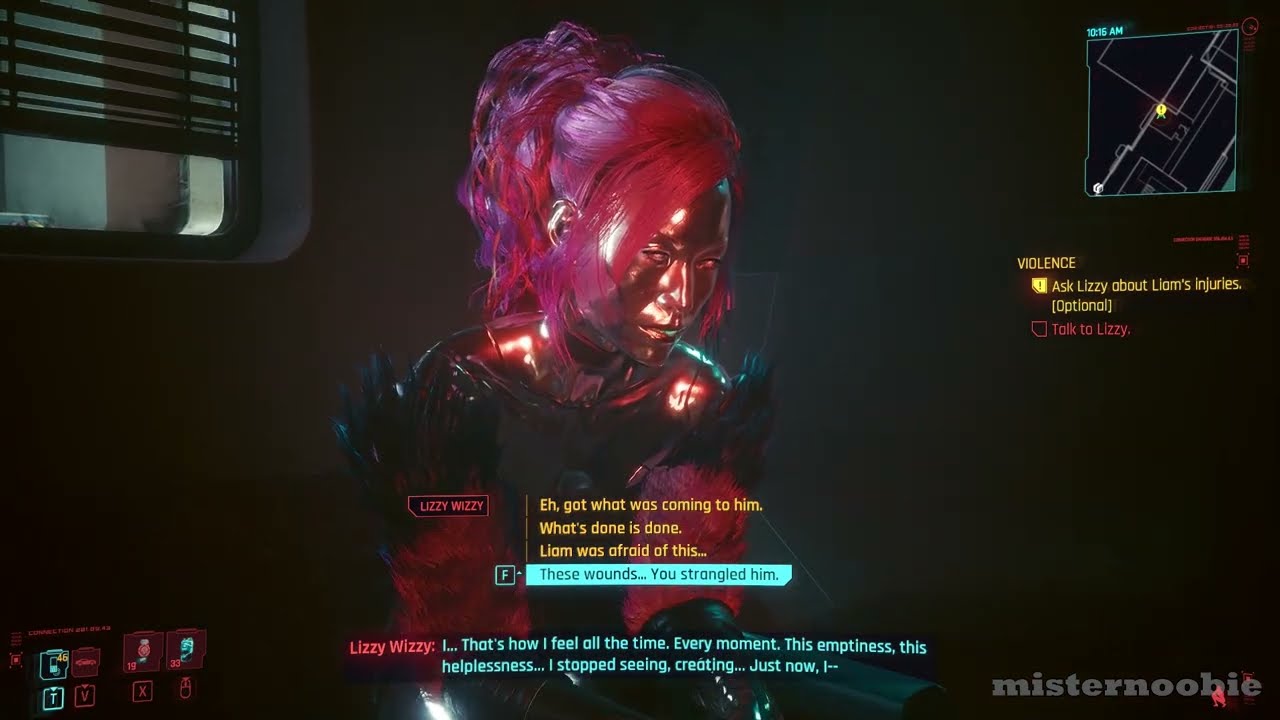
Task: Select the LIZZY WIZZY speaker name tag
Action: [448, 506]
